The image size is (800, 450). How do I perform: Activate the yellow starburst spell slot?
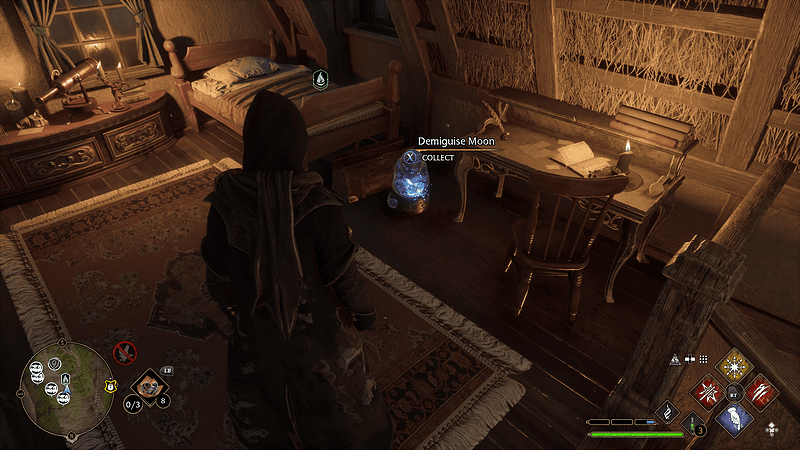(x=736, y=366)
